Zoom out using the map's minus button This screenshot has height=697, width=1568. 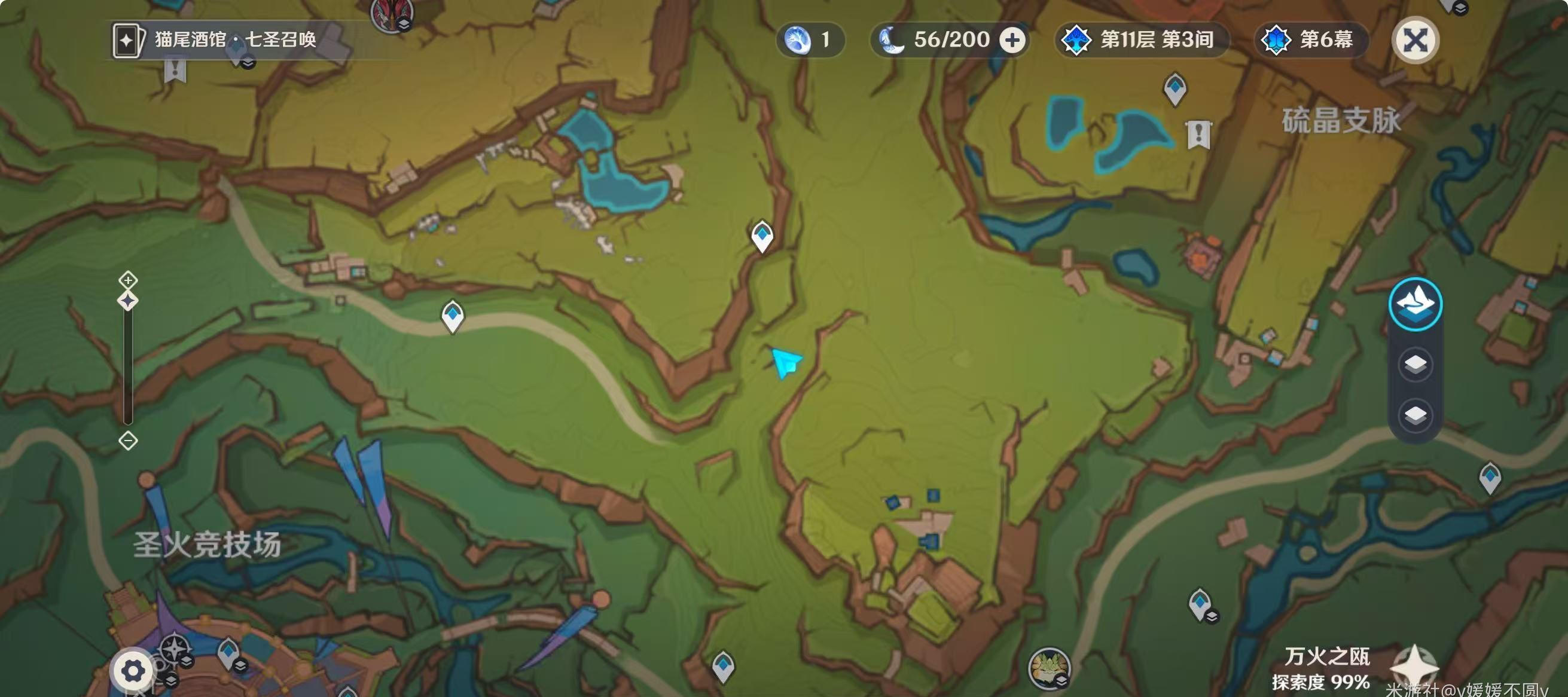(x=128, y=441)
